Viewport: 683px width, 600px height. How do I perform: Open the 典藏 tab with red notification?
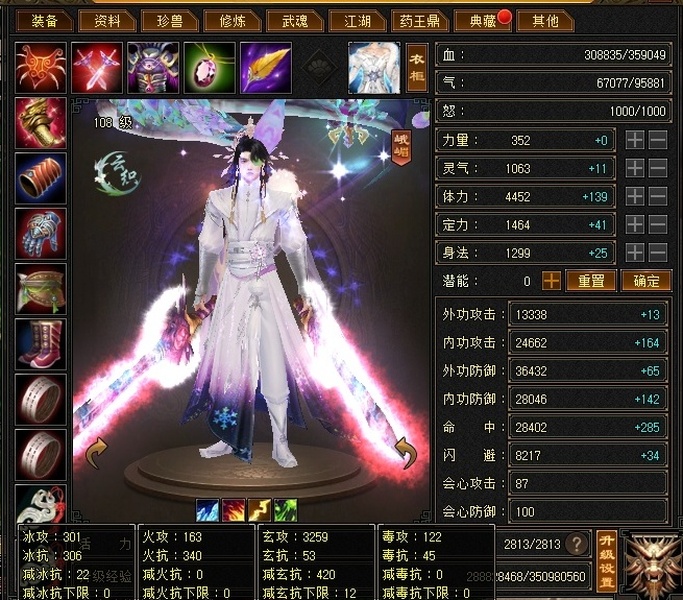click(478, 21)
